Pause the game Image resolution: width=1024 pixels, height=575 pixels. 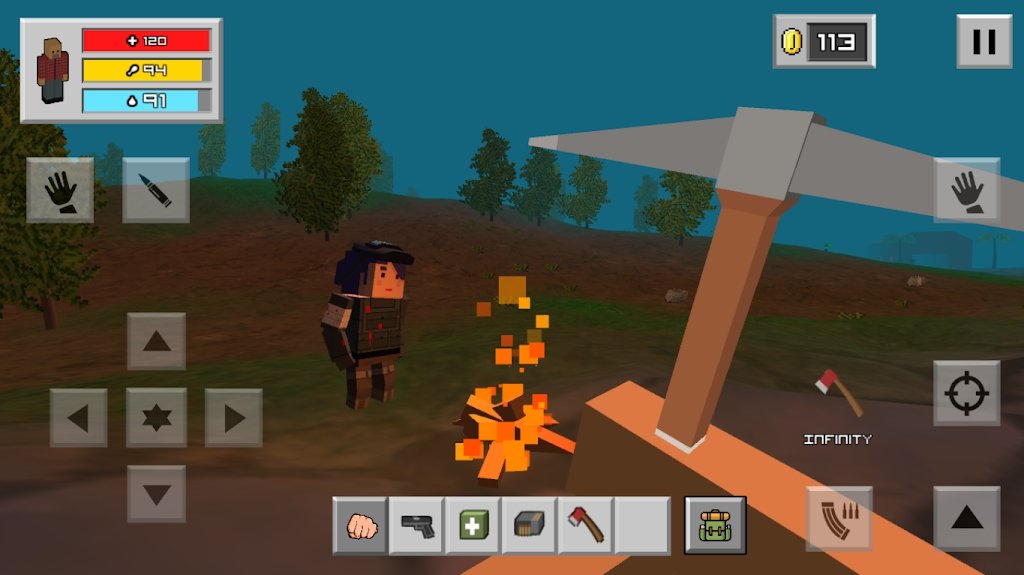pos(984,41)
